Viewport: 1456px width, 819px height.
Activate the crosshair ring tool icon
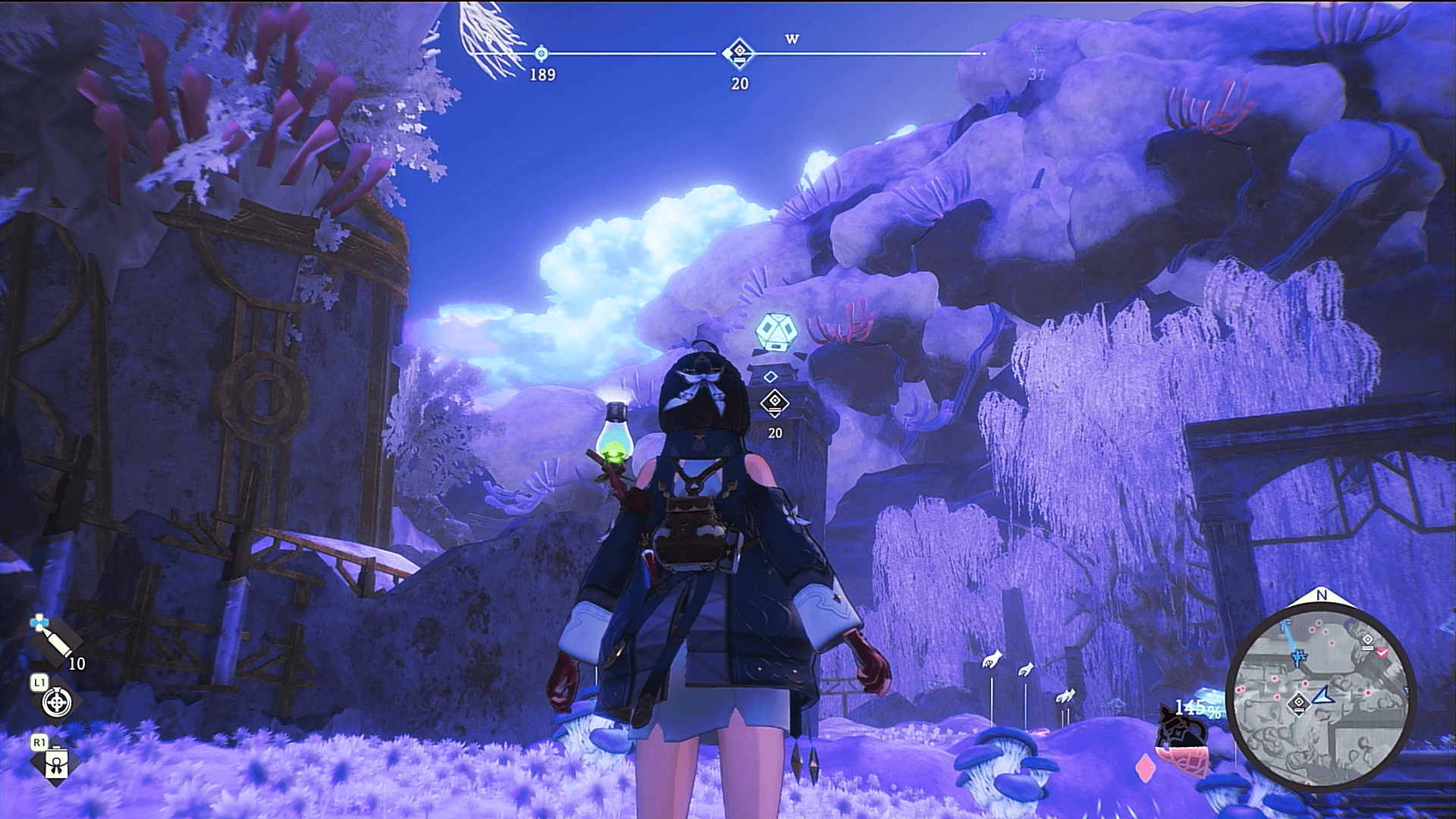[x=56, y=702]
